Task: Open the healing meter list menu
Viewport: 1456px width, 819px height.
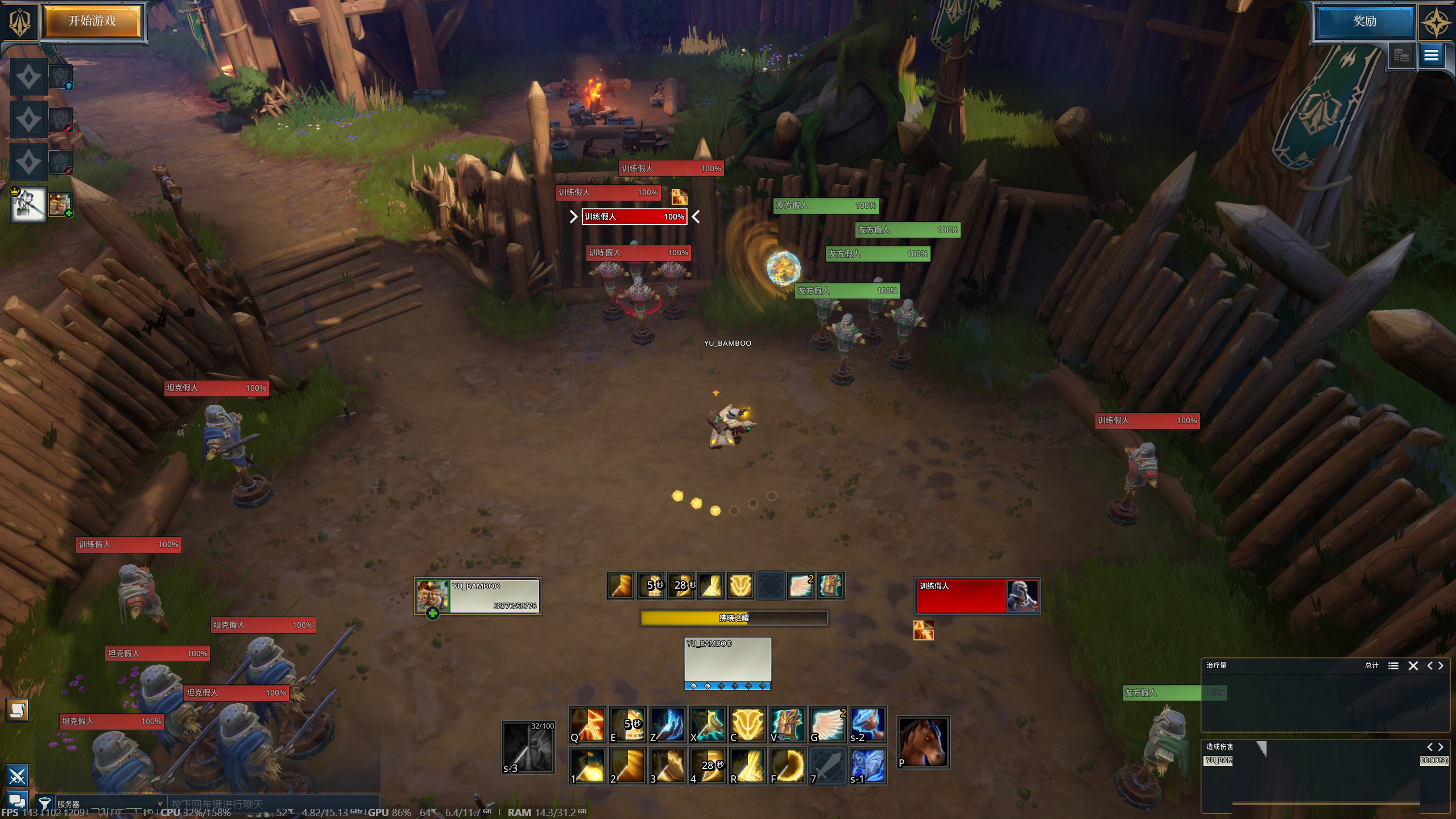Action: (x=1393, y=665)
